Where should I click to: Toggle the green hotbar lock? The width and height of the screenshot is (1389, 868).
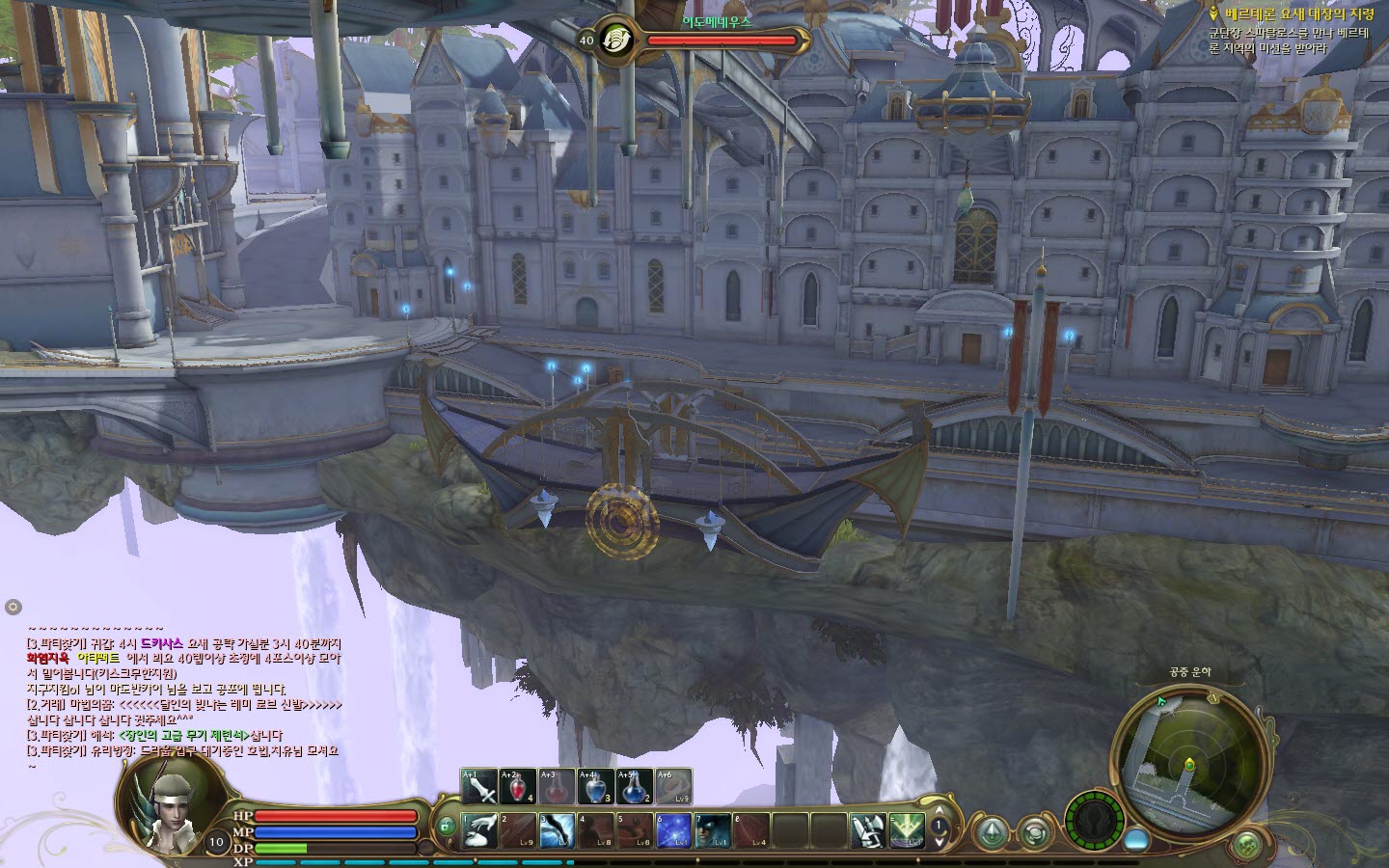click(x=447, y=827)
